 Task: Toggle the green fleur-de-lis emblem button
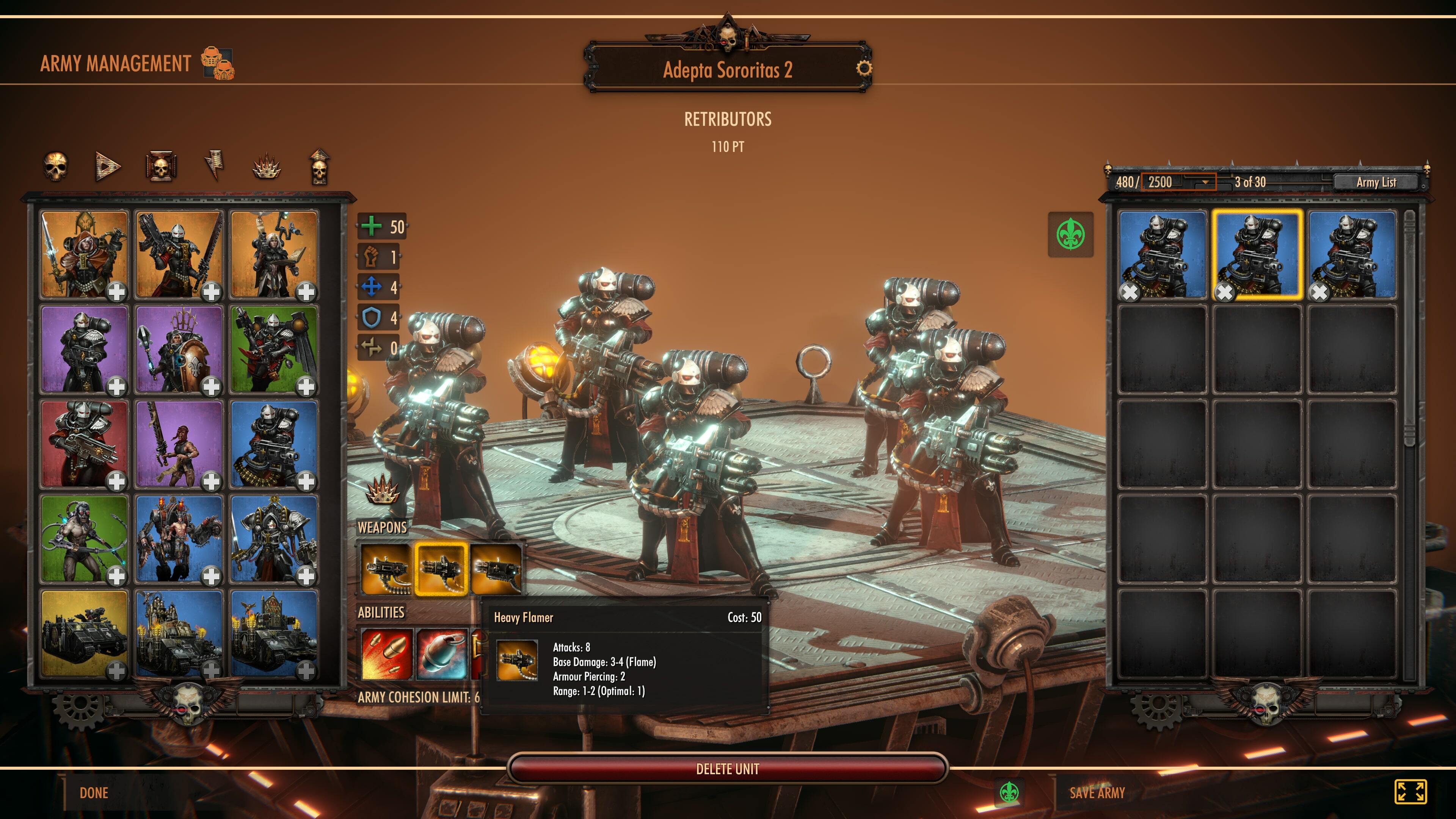(x=1070, y=235)
